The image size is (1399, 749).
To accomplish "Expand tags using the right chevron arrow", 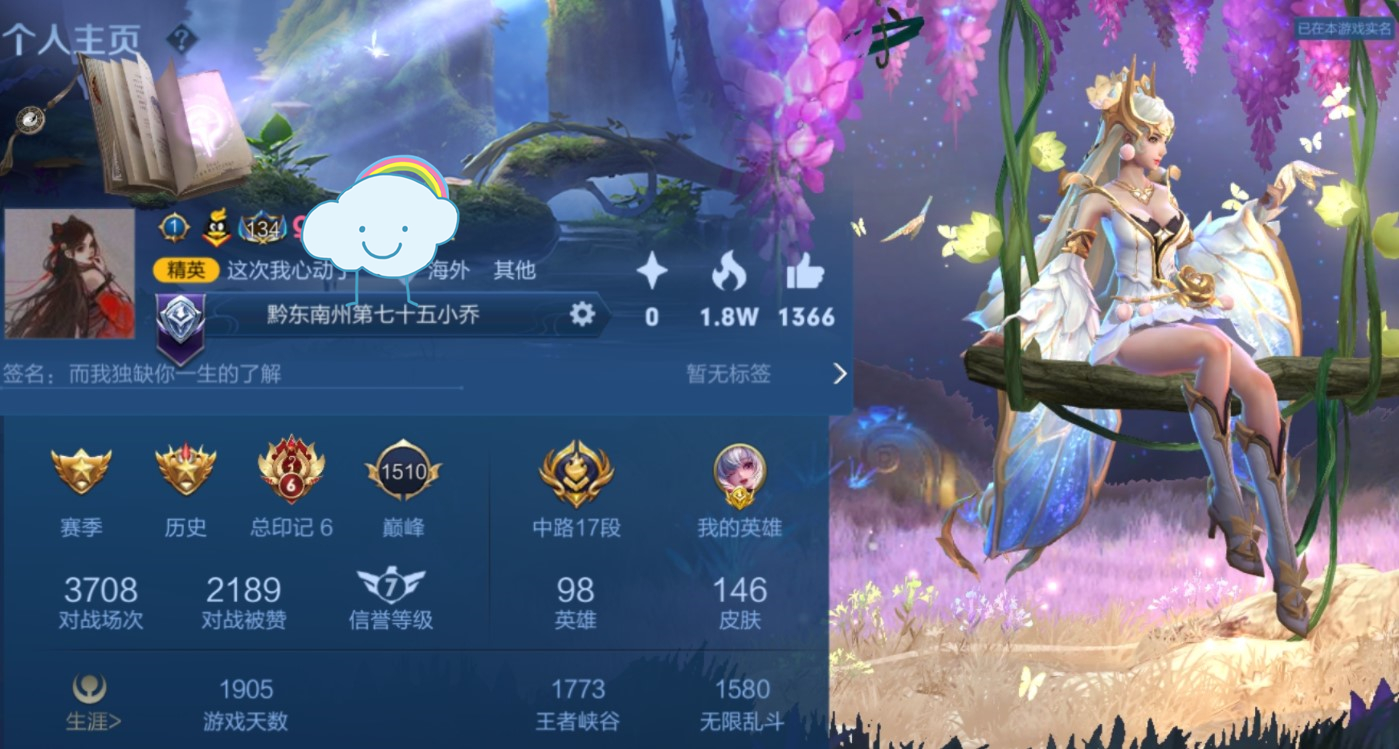I will coord(838,373).
